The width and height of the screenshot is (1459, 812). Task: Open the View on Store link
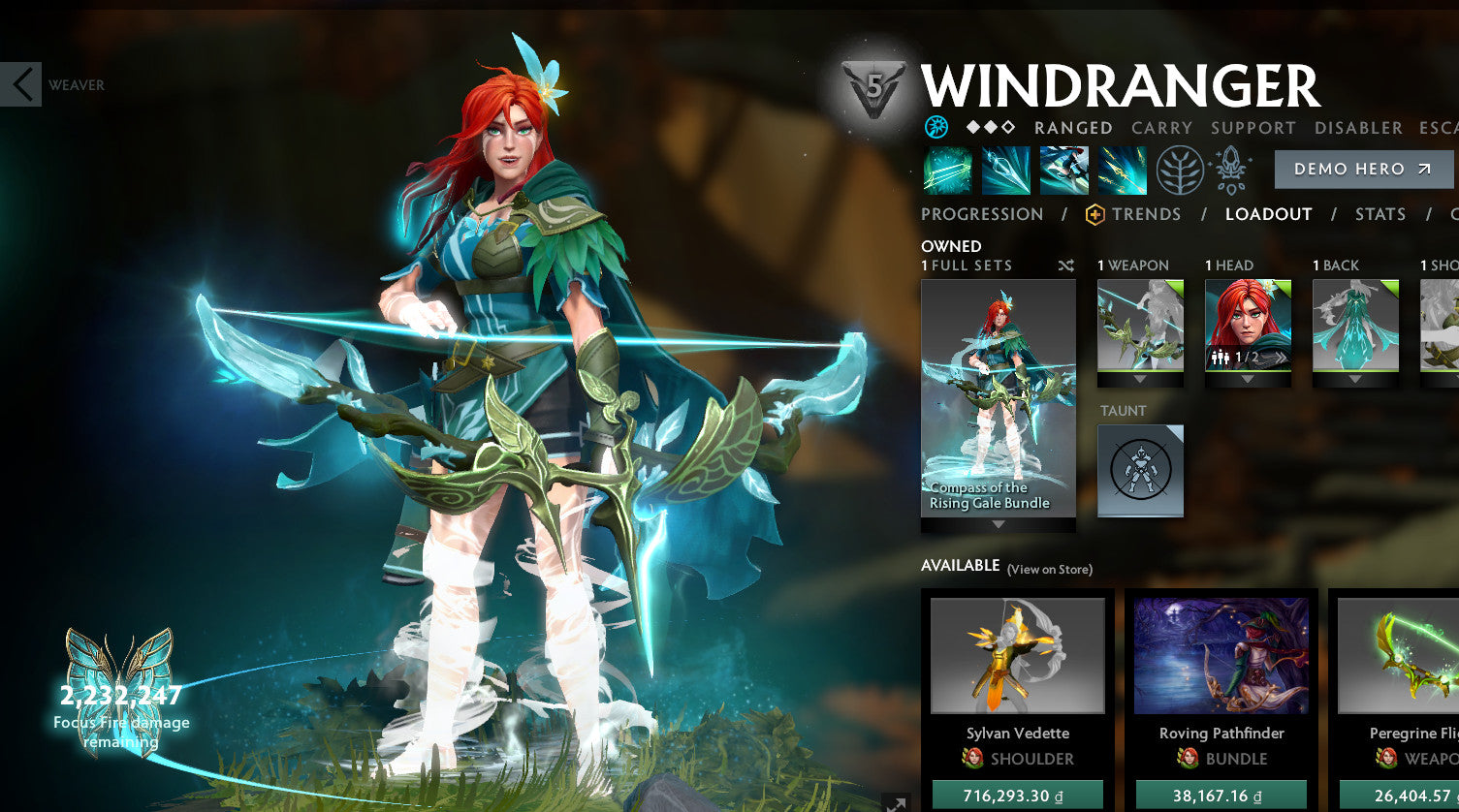tap(1050, 570)
